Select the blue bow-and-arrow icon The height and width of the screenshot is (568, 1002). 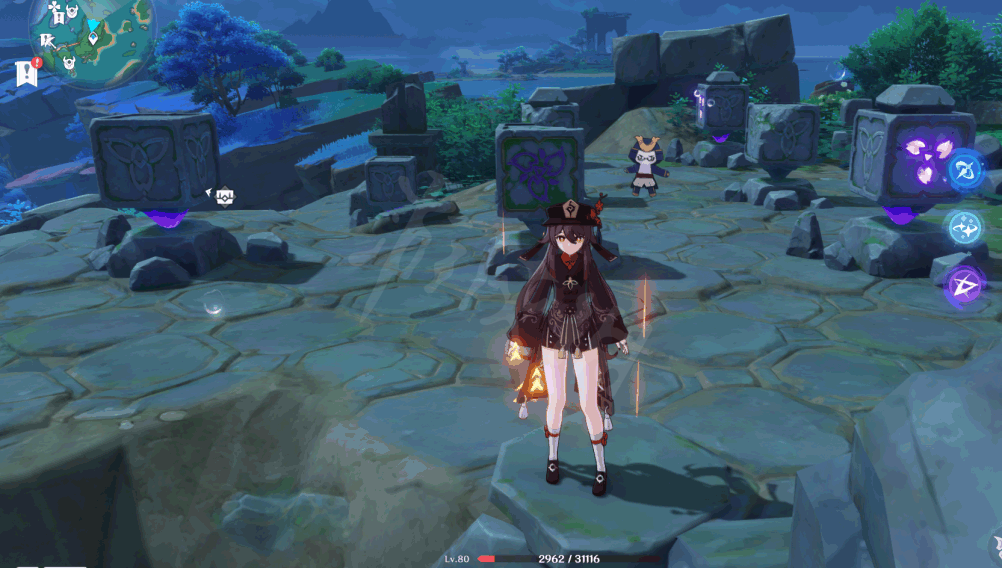pyautogui.click(x=966, y=170)
